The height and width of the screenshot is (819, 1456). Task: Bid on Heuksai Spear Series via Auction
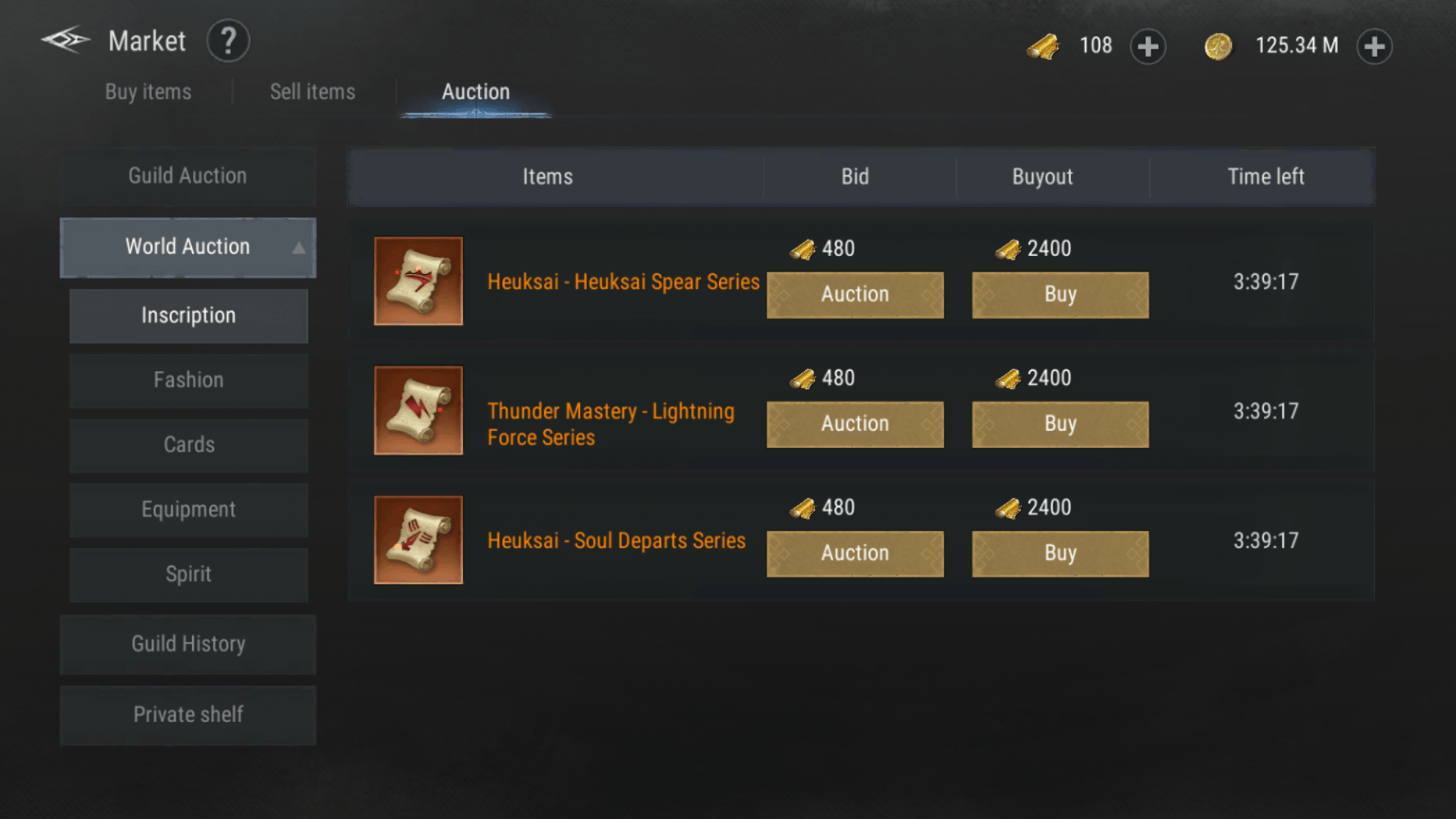coord(854,295)
